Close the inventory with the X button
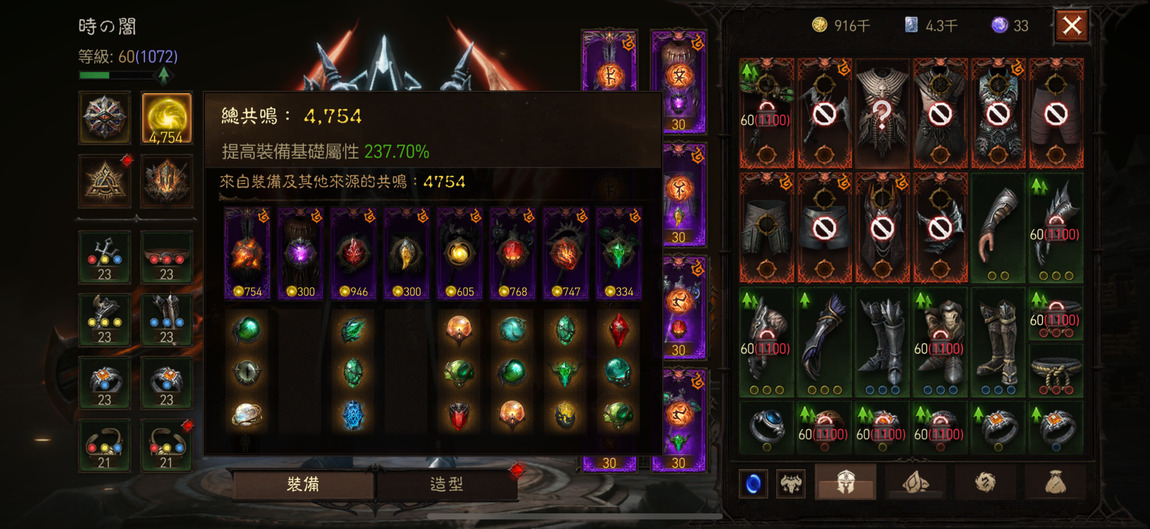This screenshot has width=1150, height=529. pos(1071,26)
